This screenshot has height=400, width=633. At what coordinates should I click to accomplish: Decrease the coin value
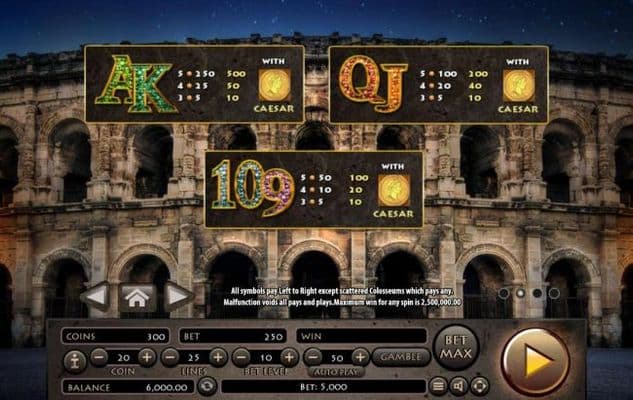(99, 357)
